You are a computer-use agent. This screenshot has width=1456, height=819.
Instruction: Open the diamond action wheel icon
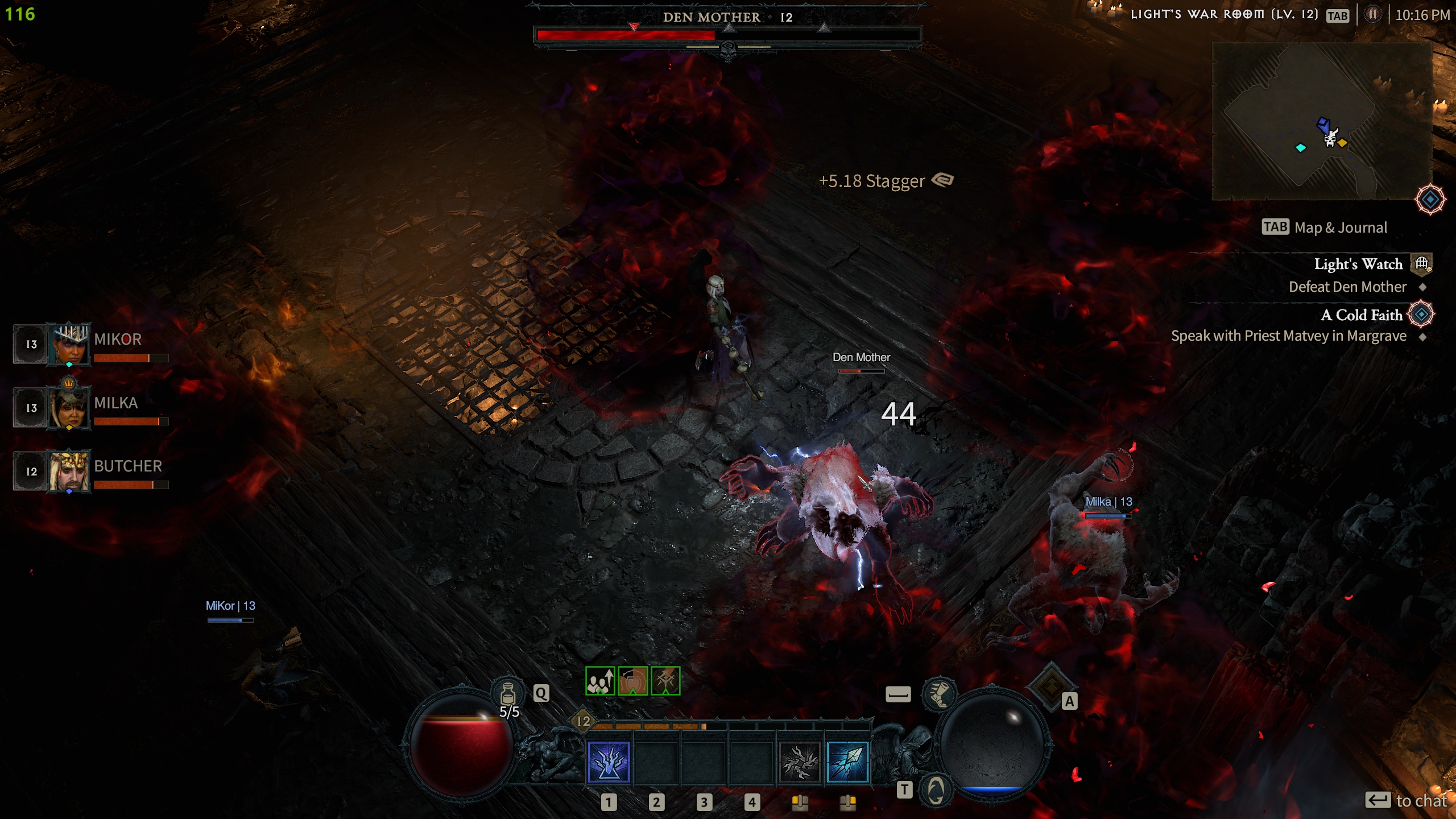1050,685
